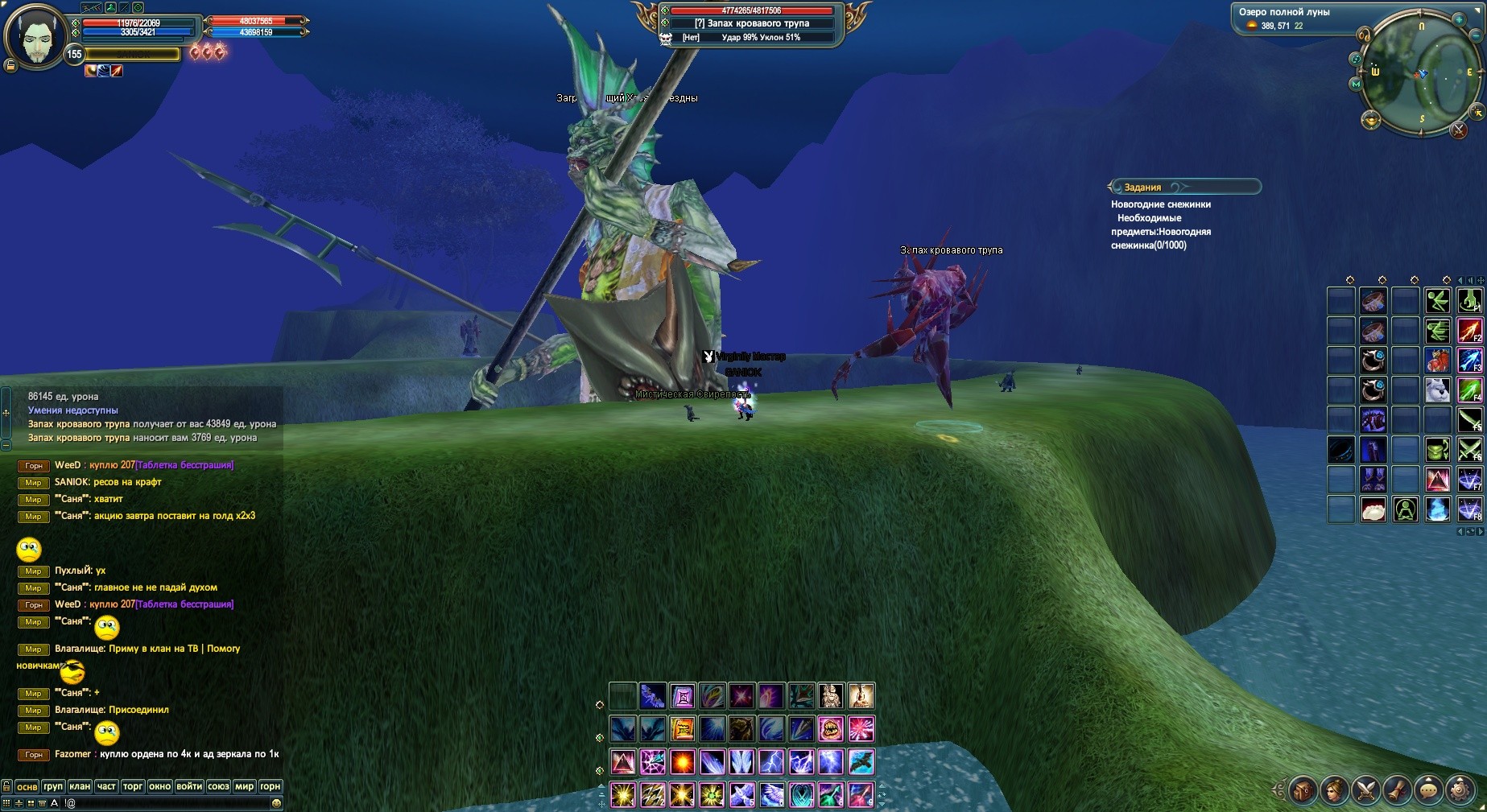Collapse the Задания quest tracker header
Screen dimensions: 1487x812
click(1183, 187)
